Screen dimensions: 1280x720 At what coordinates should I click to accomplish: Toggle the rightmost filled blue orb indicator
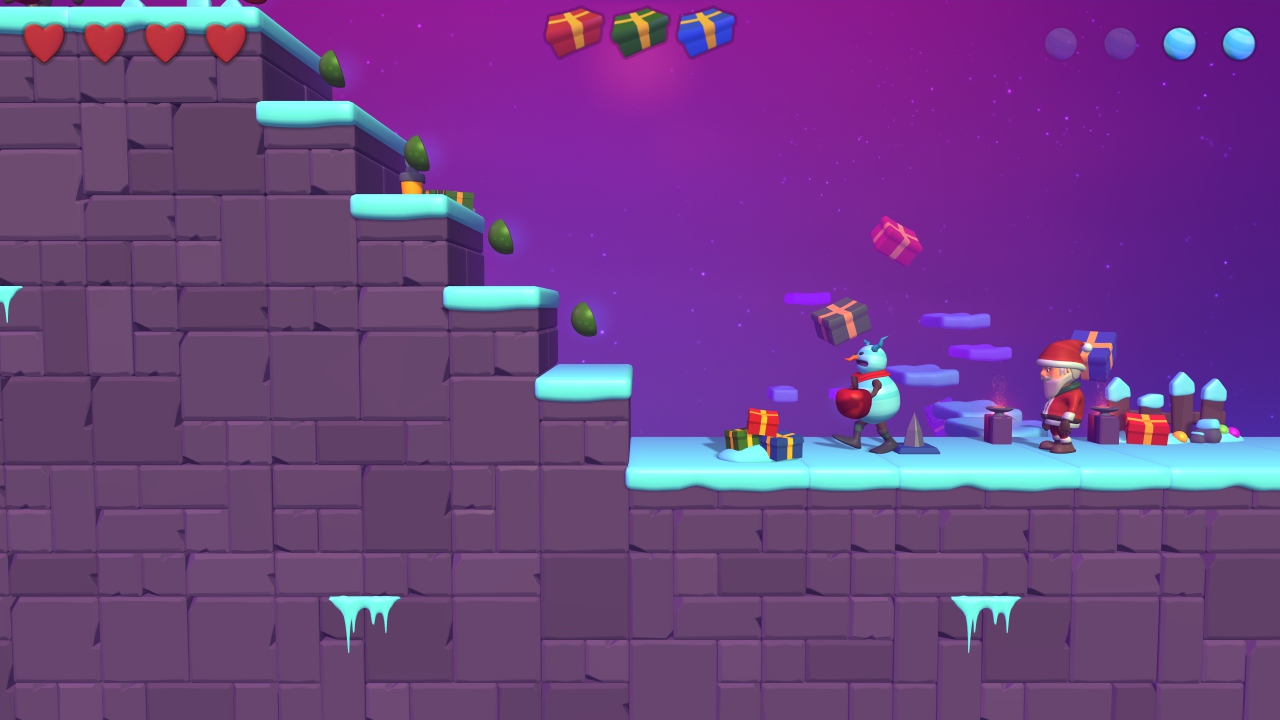click(x=1240, y=42)
